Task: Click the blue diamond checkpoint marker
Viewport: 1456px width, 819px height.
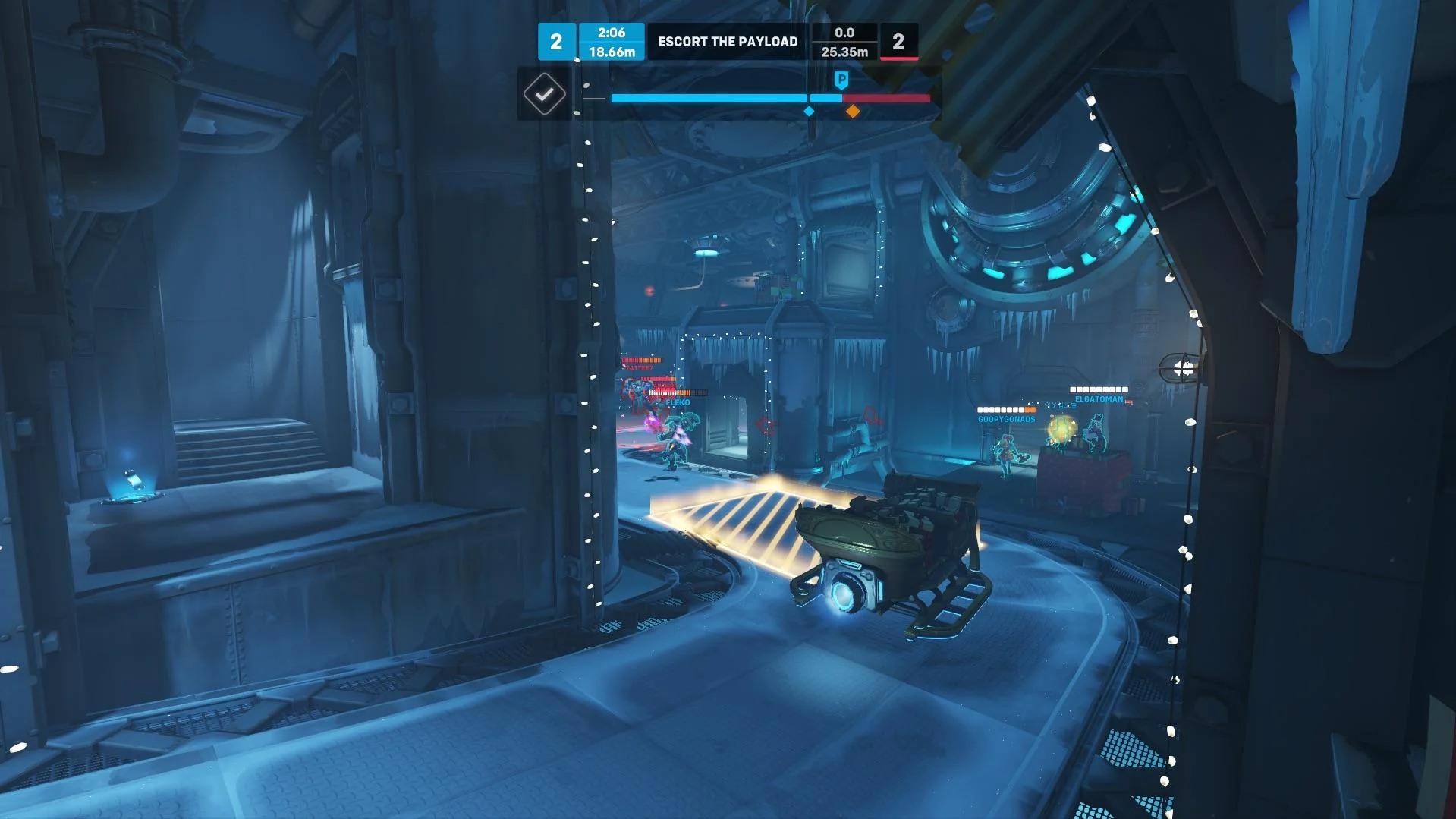Action: pyautogui.click(x=809, y=112)
